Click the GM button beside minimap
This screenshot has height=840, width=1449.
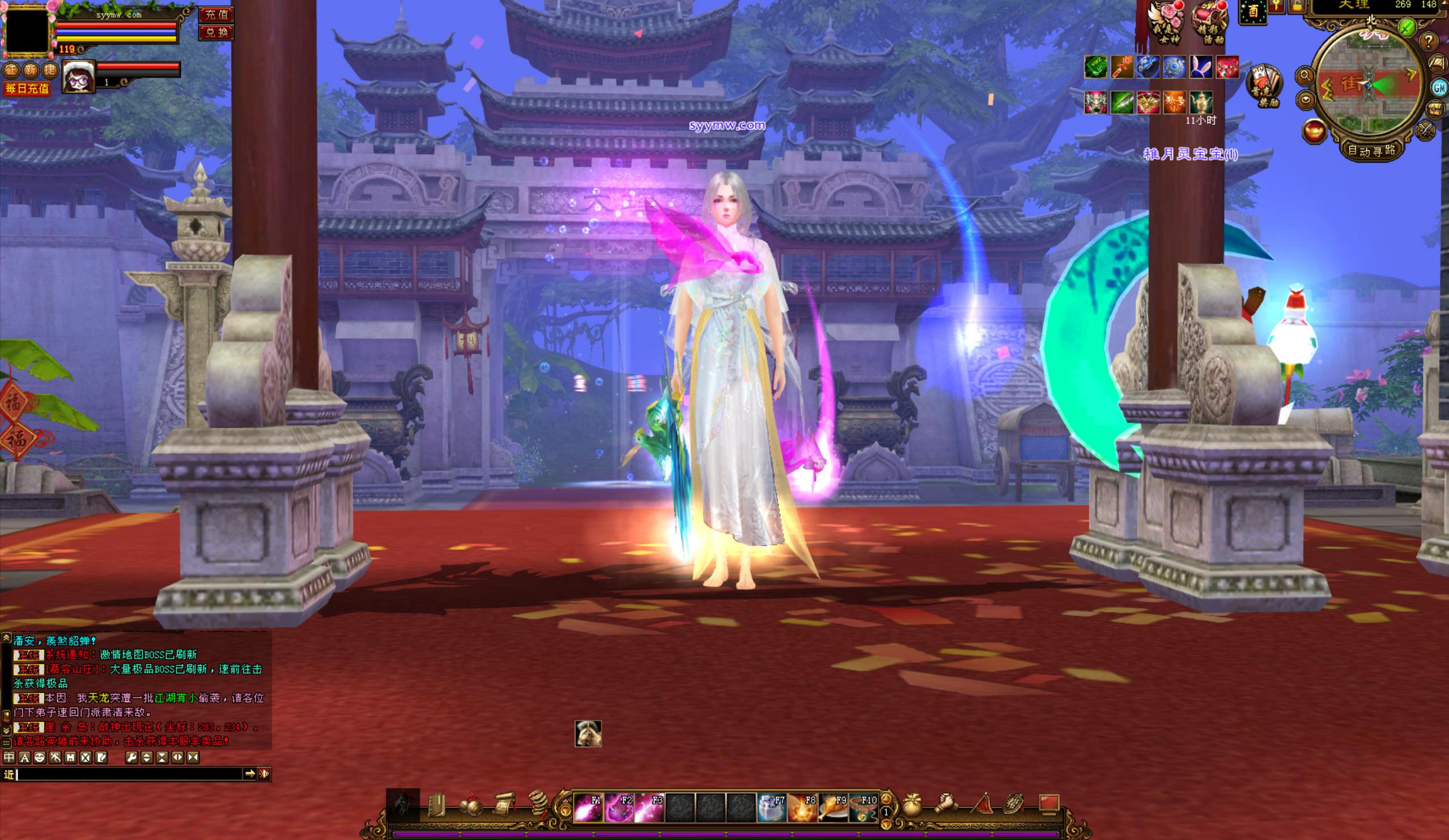(x=1439, y=87)
